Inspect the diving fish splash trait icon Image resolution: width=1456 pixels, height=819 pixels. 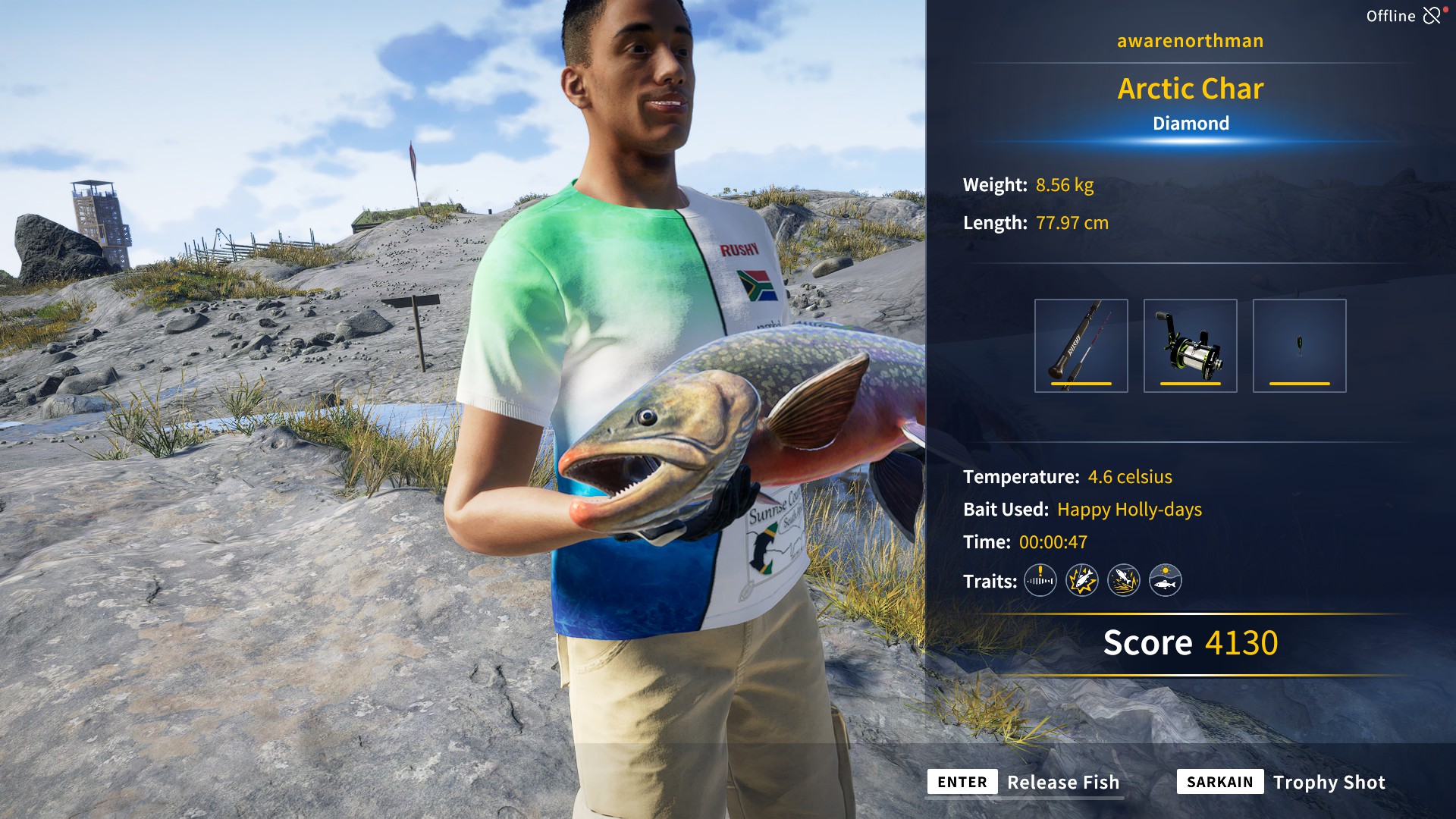pos(1123,581)
